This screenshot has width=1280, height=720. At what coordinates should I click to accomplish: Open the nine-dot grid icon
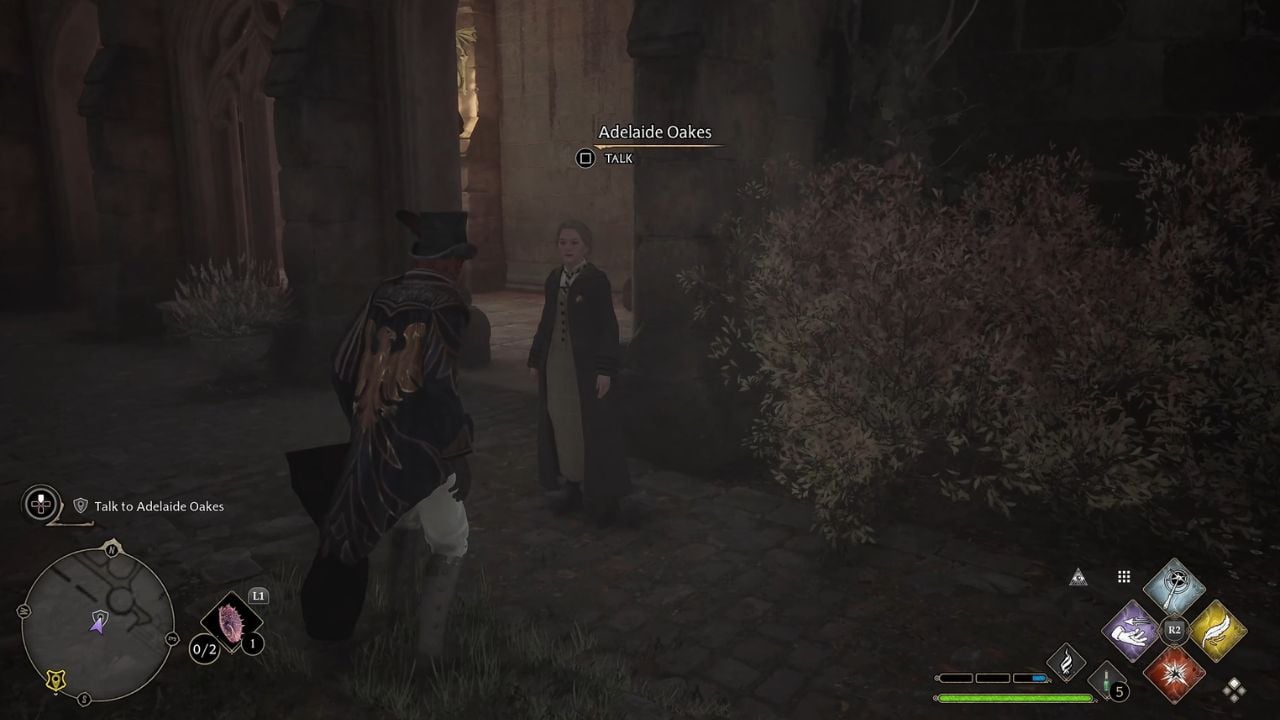1124,577
